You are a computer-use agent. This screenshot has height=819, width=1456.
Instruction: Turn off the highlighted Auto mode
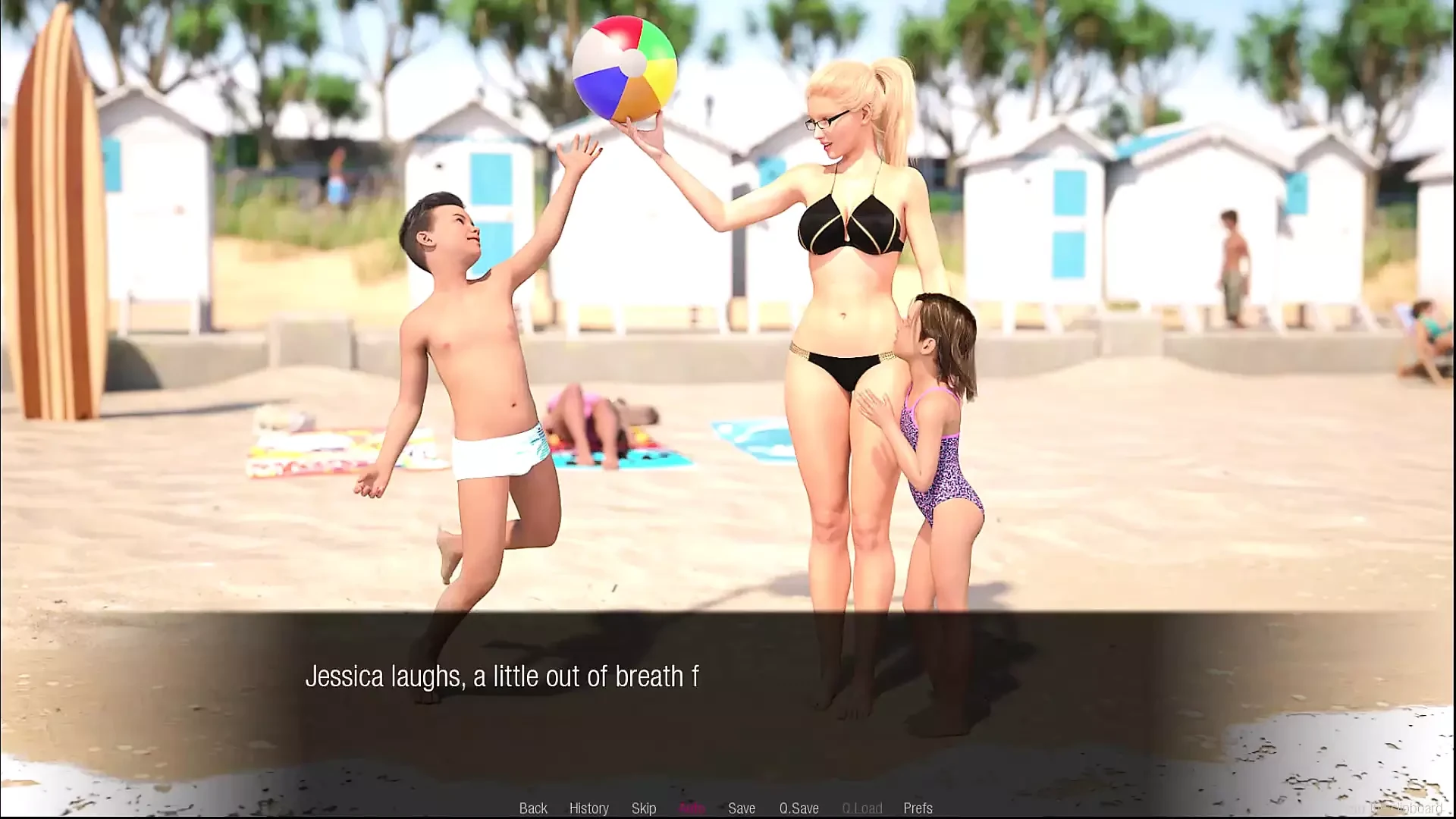pos(694,808)
